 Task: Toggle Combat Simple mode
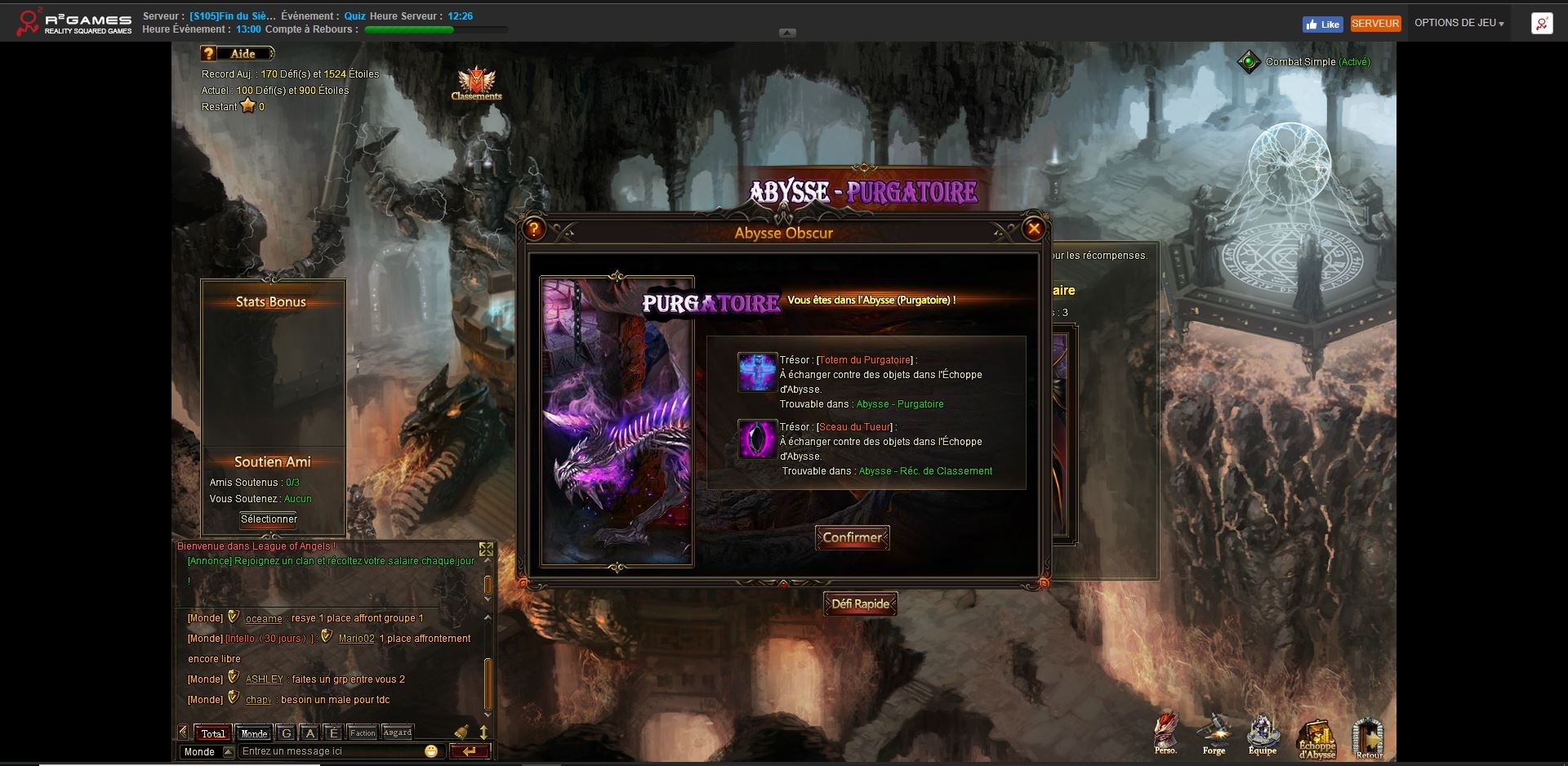[x=1249, y=62]
